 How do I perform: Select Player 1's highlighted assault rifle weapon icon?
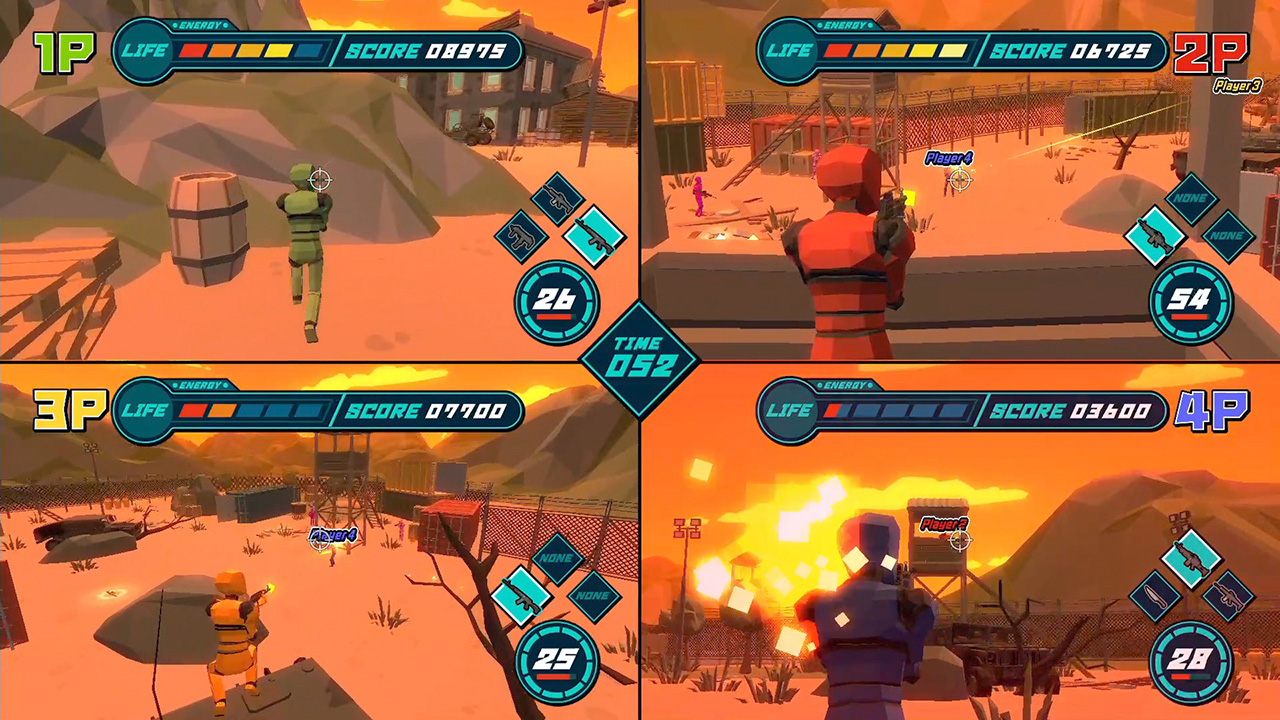point(596,236)
